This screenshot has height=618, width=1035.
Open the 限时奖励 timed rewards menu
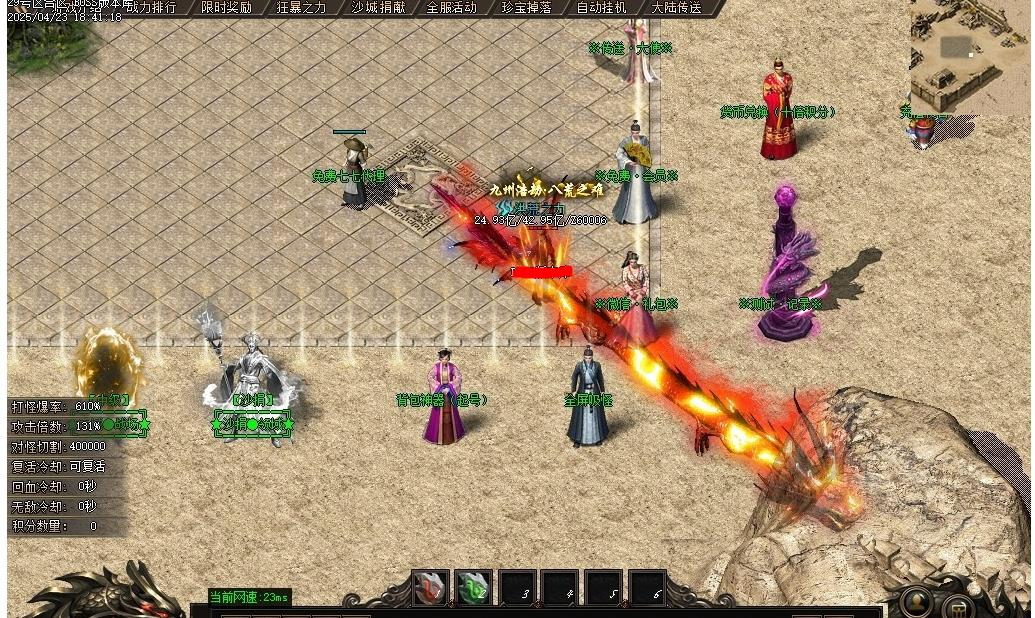pyautogui.click(x=226, y=7)
